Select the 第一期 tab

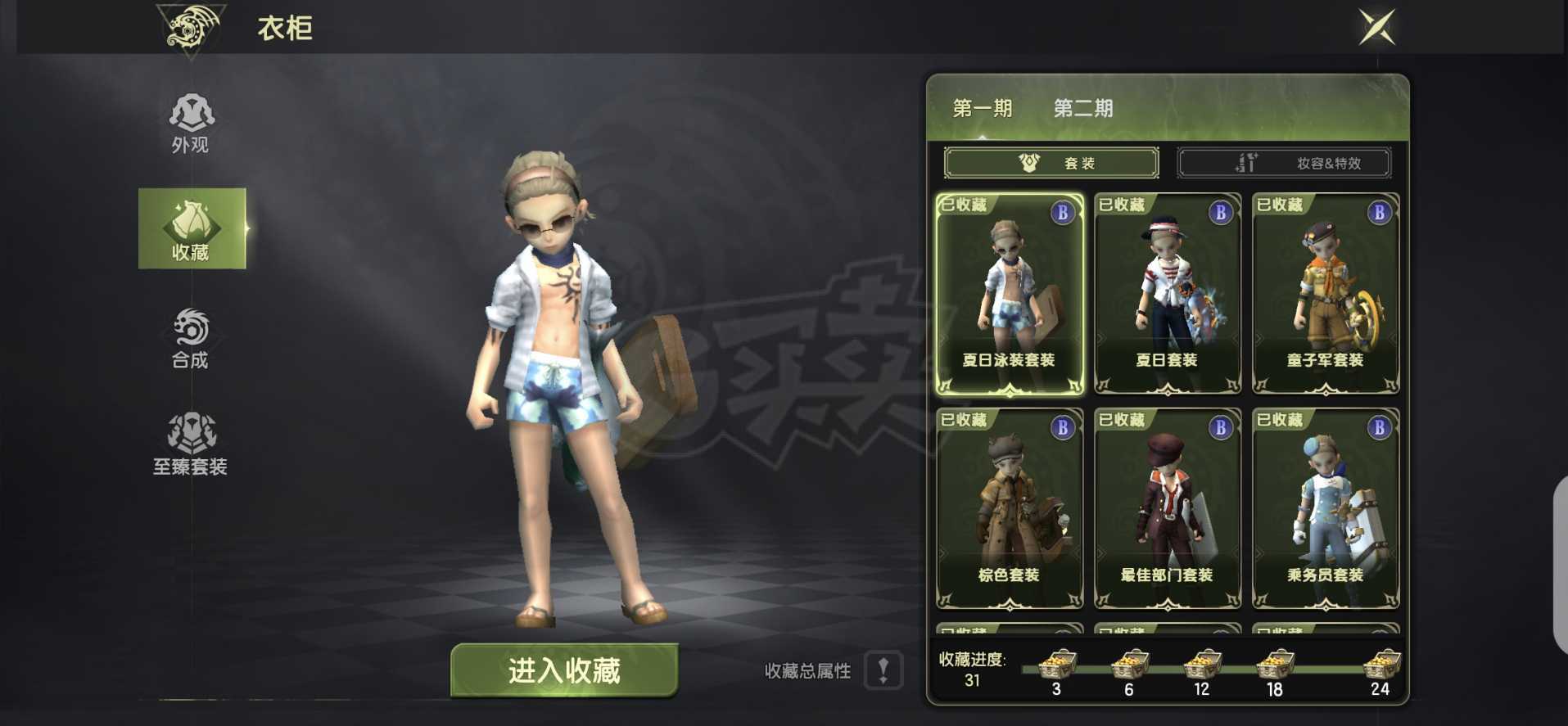pyautogui.click(x=983, y=107)
